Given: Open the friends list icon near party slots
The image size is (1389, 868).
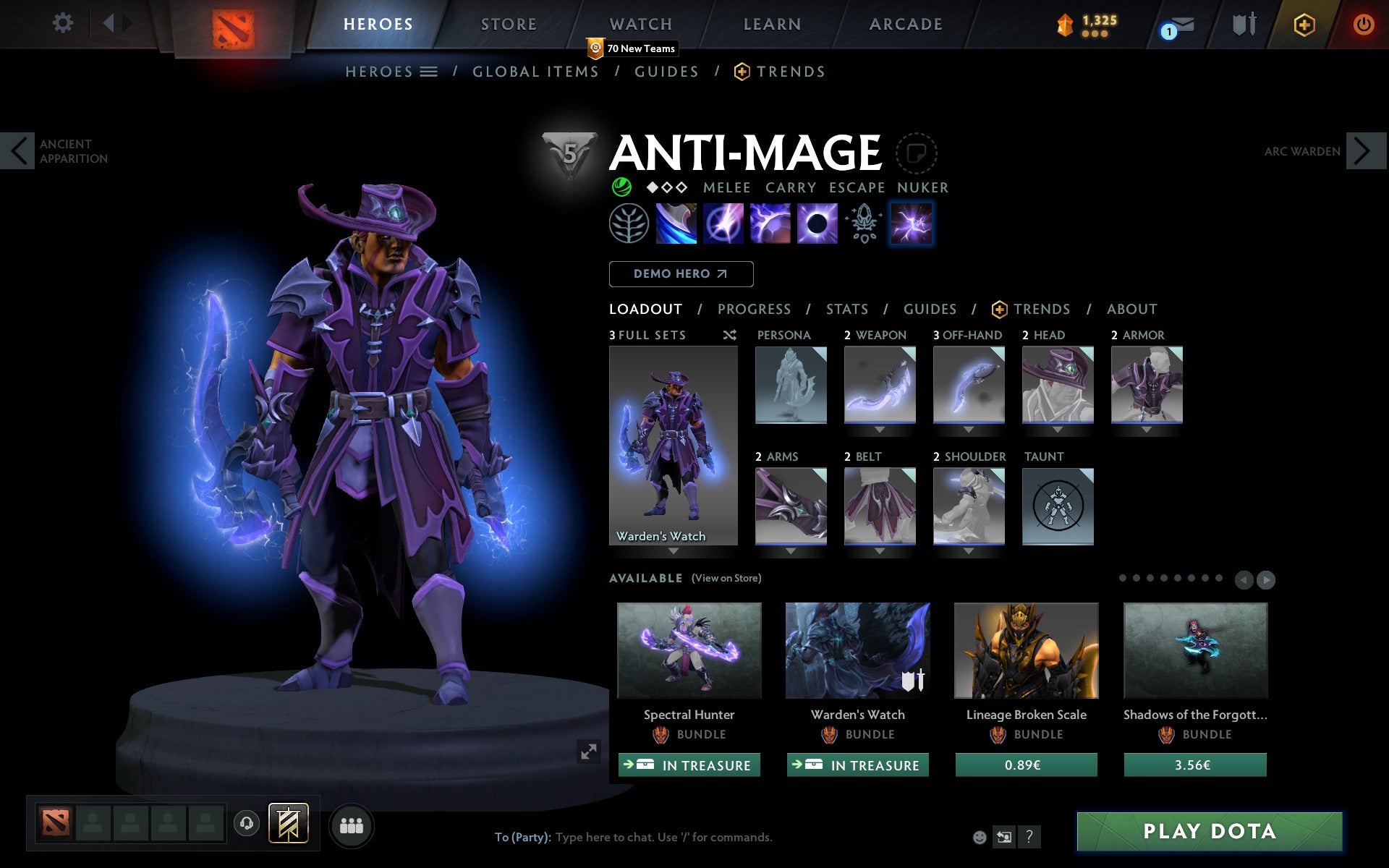Looking at the screenshot, I should 350,823.
